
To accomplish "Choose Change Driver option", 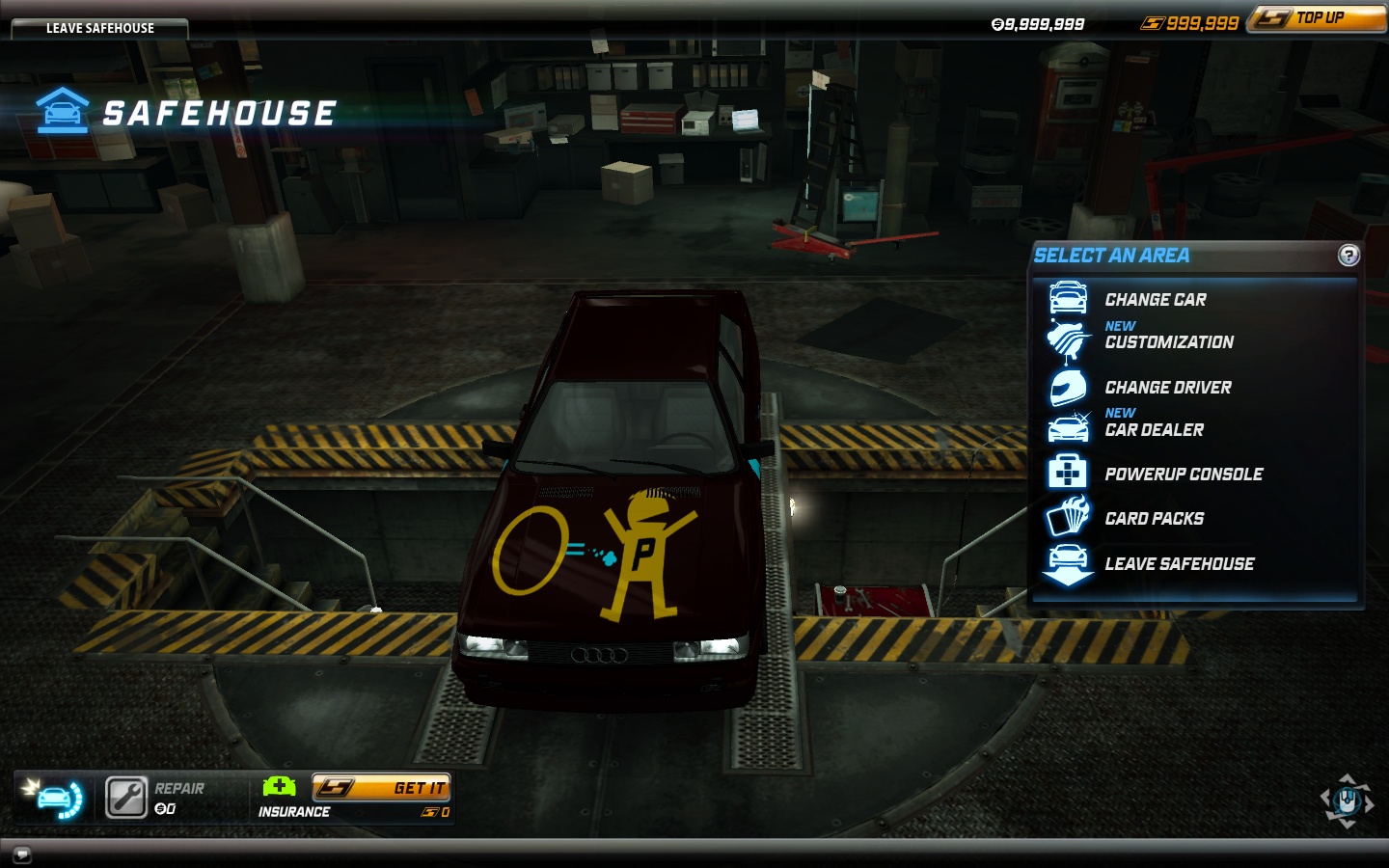I will click(x=1167, y=388).
